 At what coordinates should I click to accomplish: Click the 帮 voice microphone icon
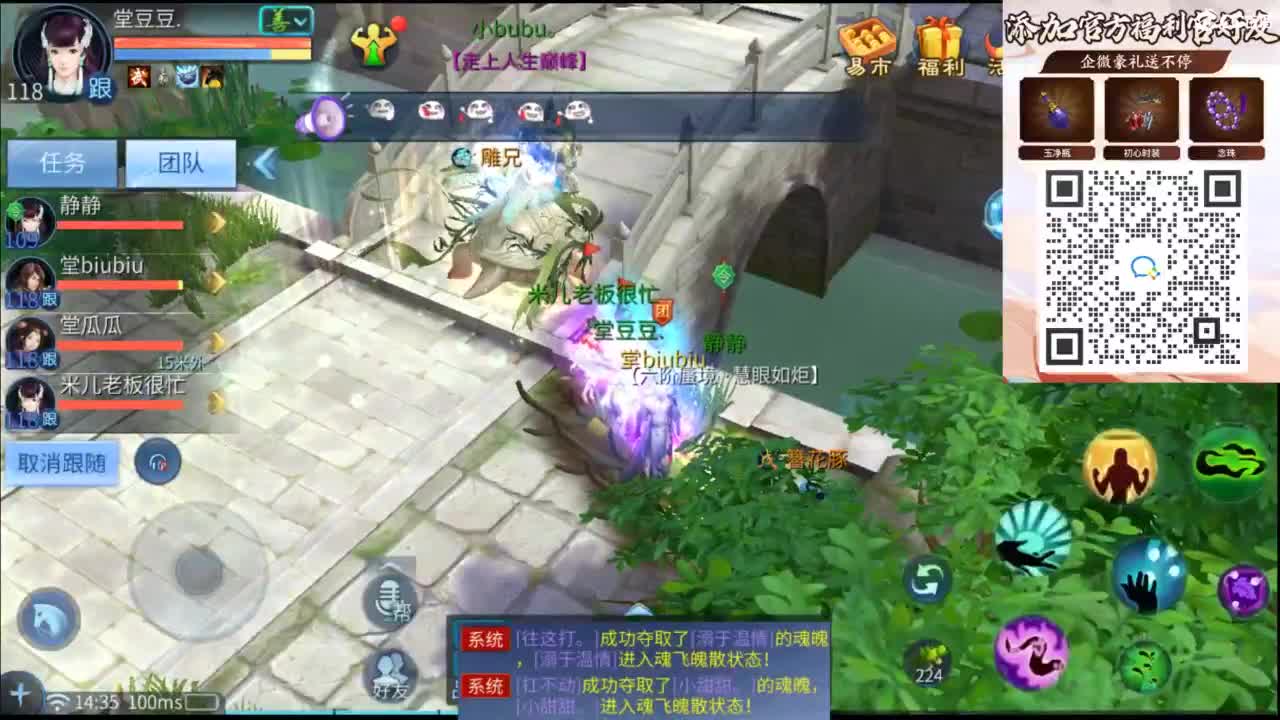390,602
